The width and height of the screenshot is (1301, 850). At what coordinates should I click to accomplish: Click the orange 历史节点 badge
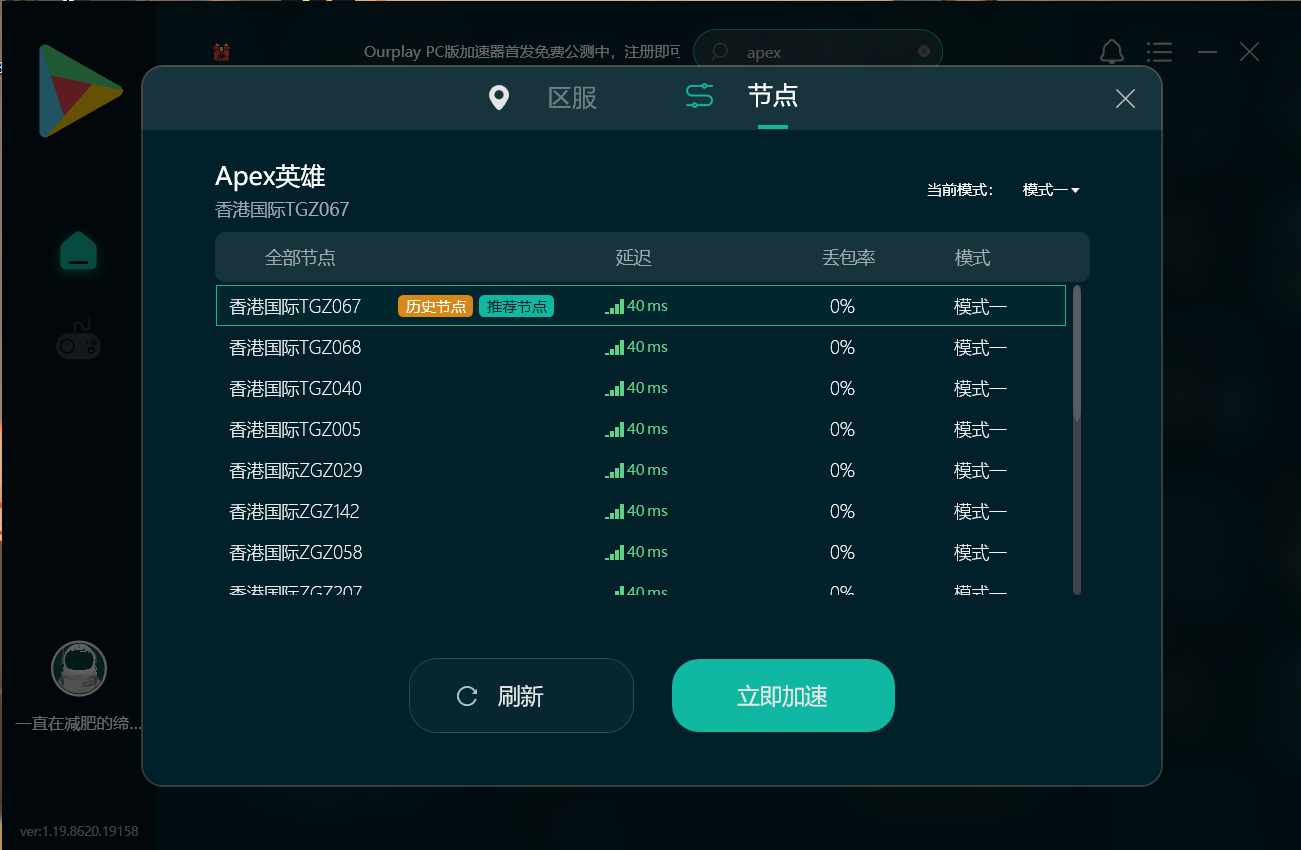pyautogui.click(x=435, y=306)
